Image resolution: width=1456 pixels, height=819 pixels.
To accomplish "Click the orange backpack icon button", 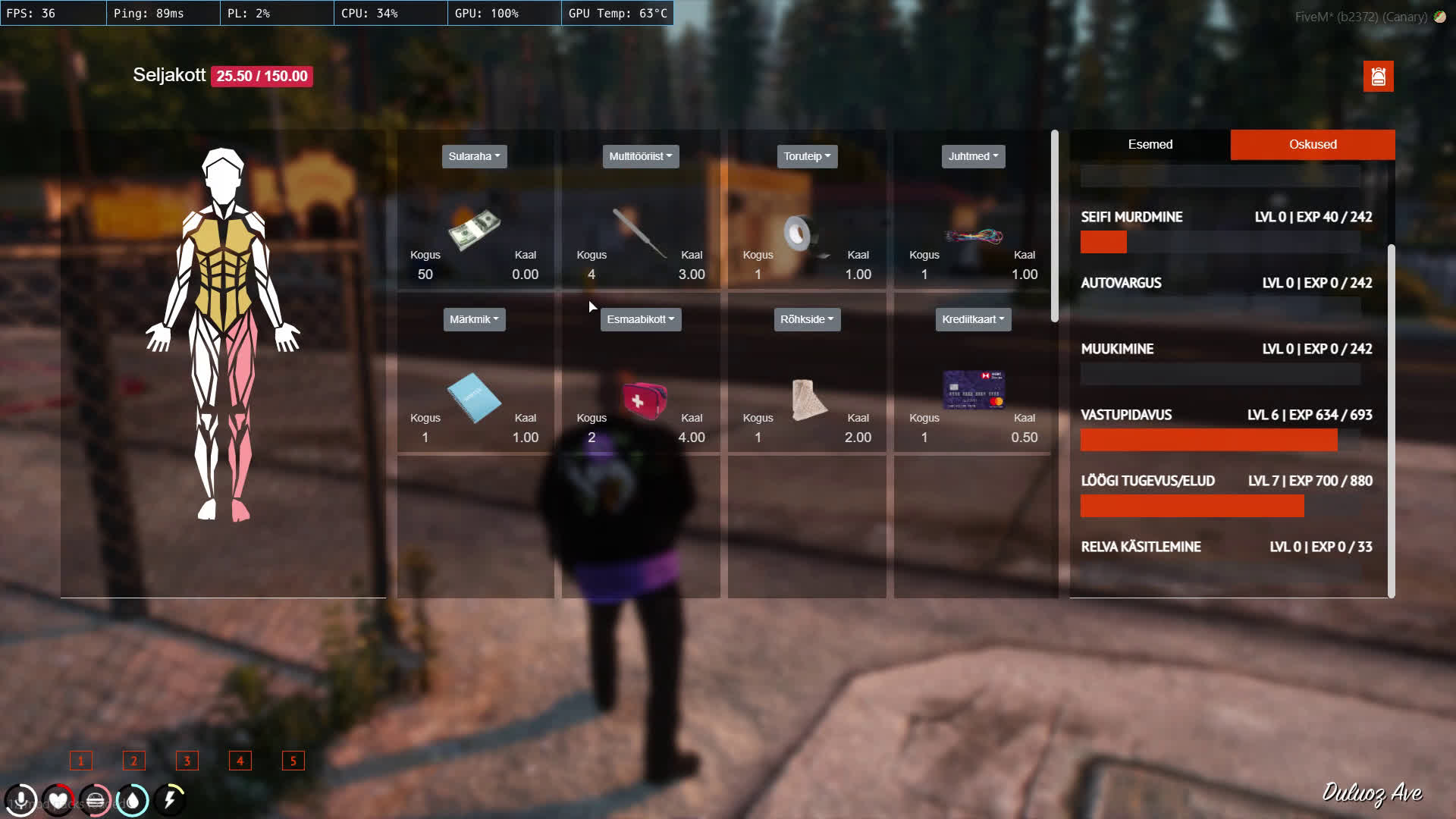I will [x=1378, y=77].
